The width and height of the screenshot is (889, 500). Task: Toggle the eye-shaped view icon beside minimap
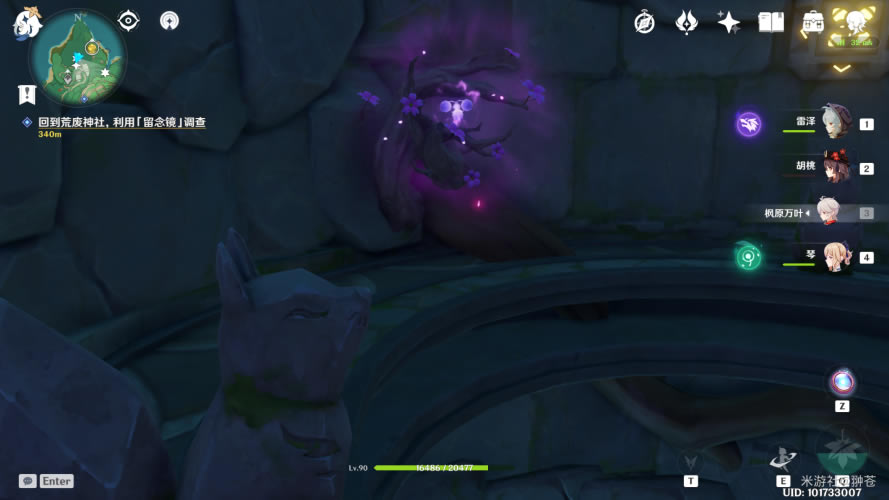click(128, 20)
